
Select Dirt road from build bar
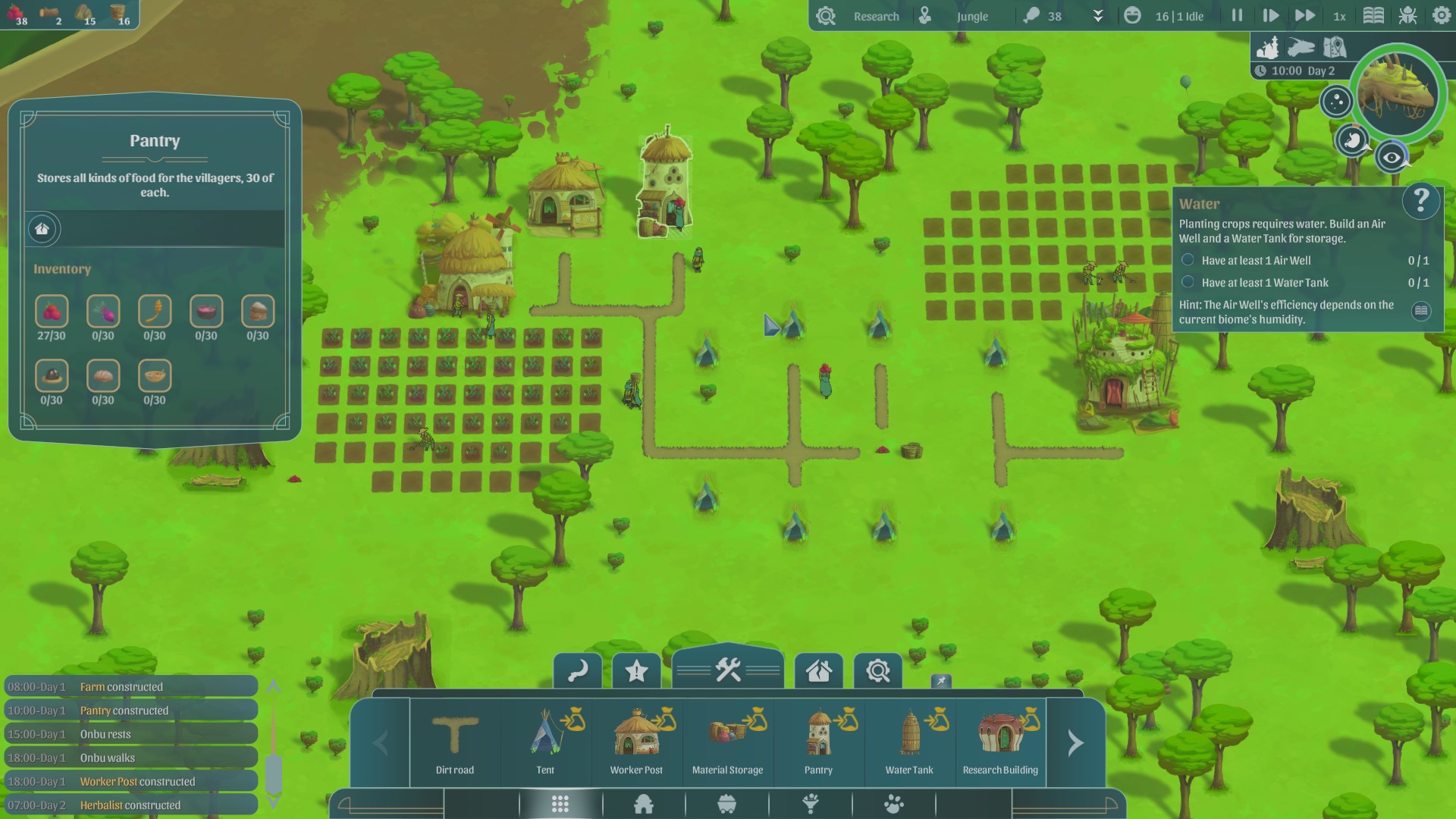click(455, 743)
